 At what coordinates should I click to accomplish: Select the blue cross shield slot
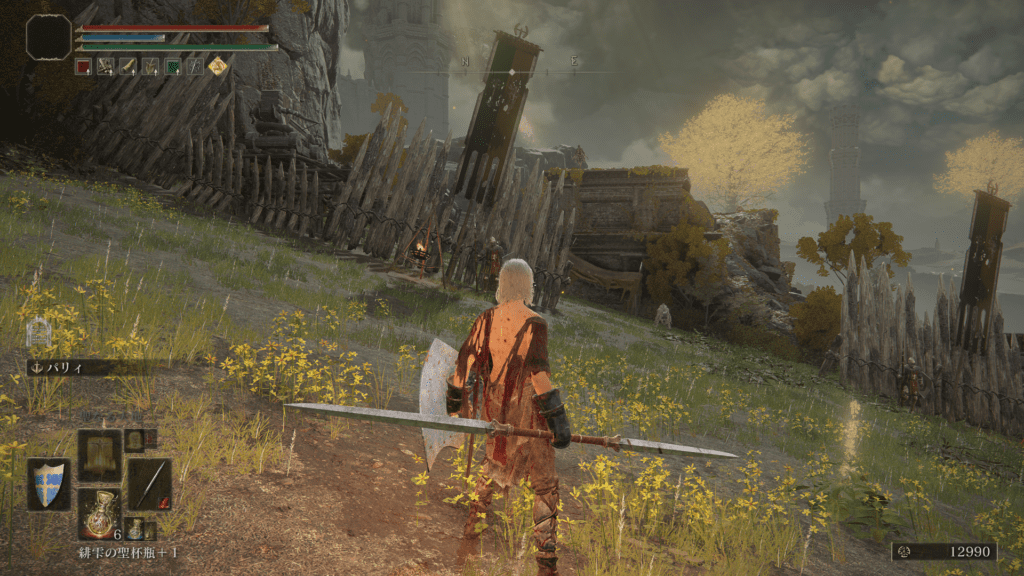48,484
